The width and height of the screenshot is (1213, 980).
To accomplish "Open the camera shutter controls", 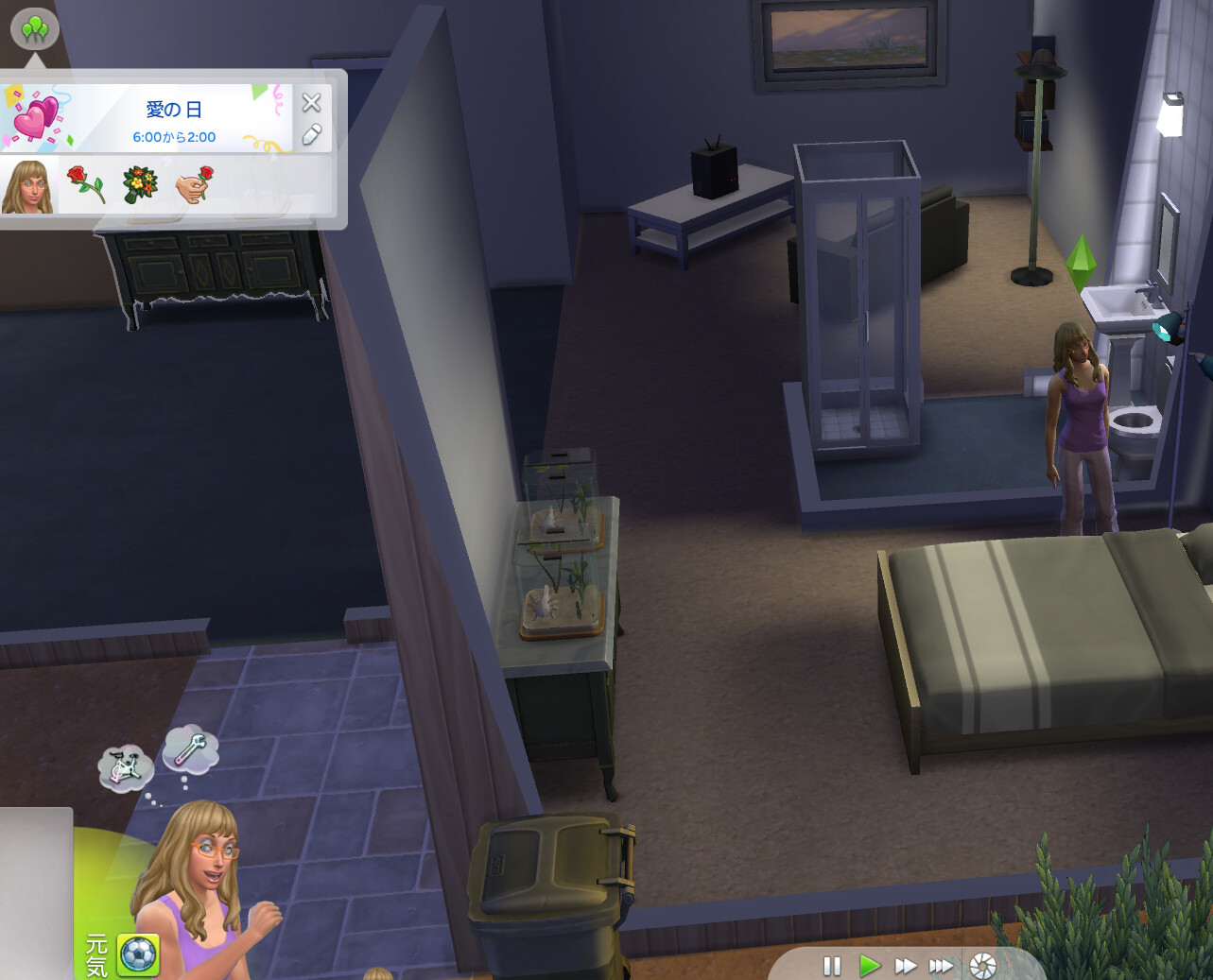I will click(983, 966).
